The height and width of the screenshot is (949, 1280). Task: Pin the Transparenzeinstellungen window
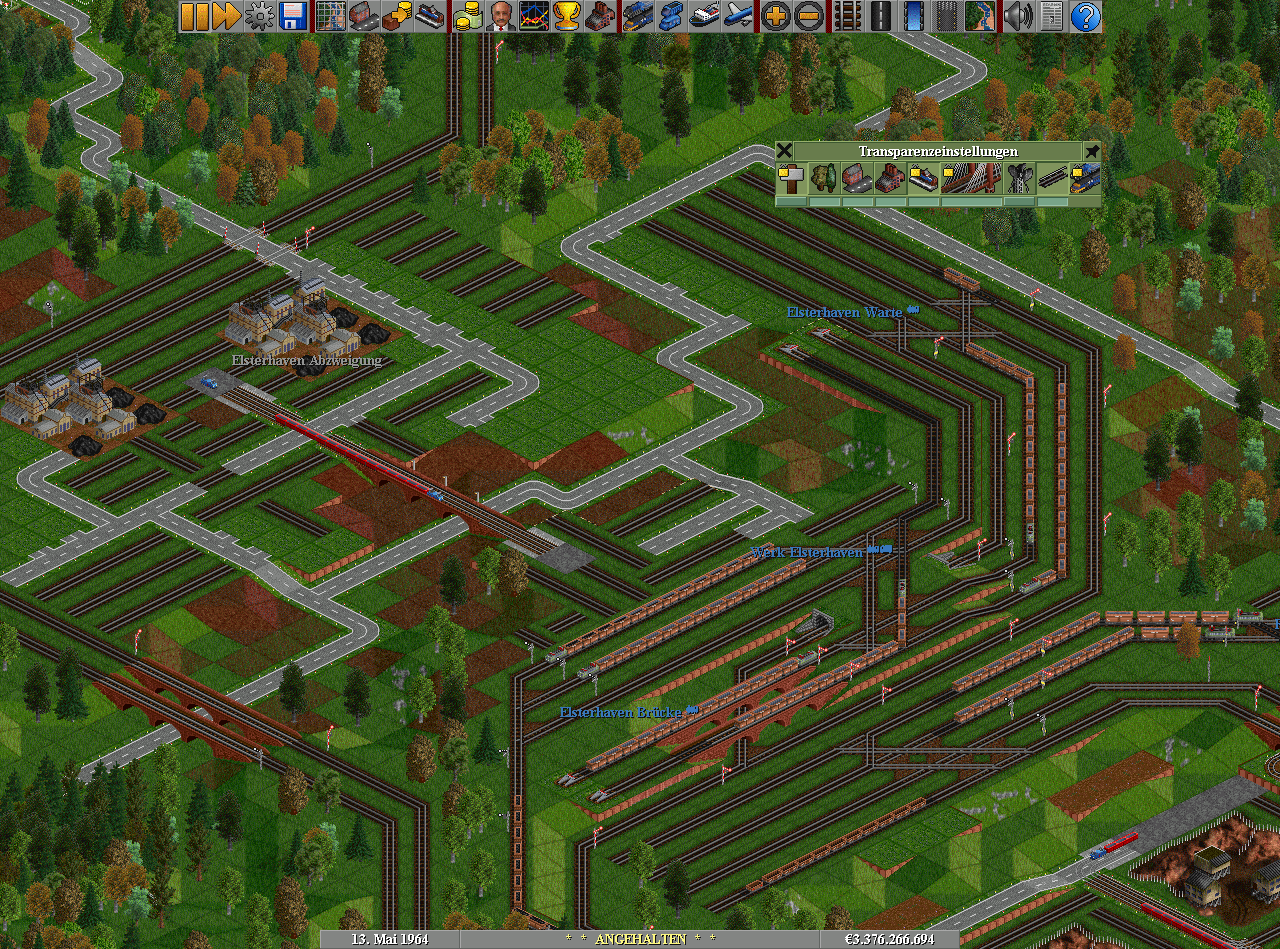coord(1092,151)
